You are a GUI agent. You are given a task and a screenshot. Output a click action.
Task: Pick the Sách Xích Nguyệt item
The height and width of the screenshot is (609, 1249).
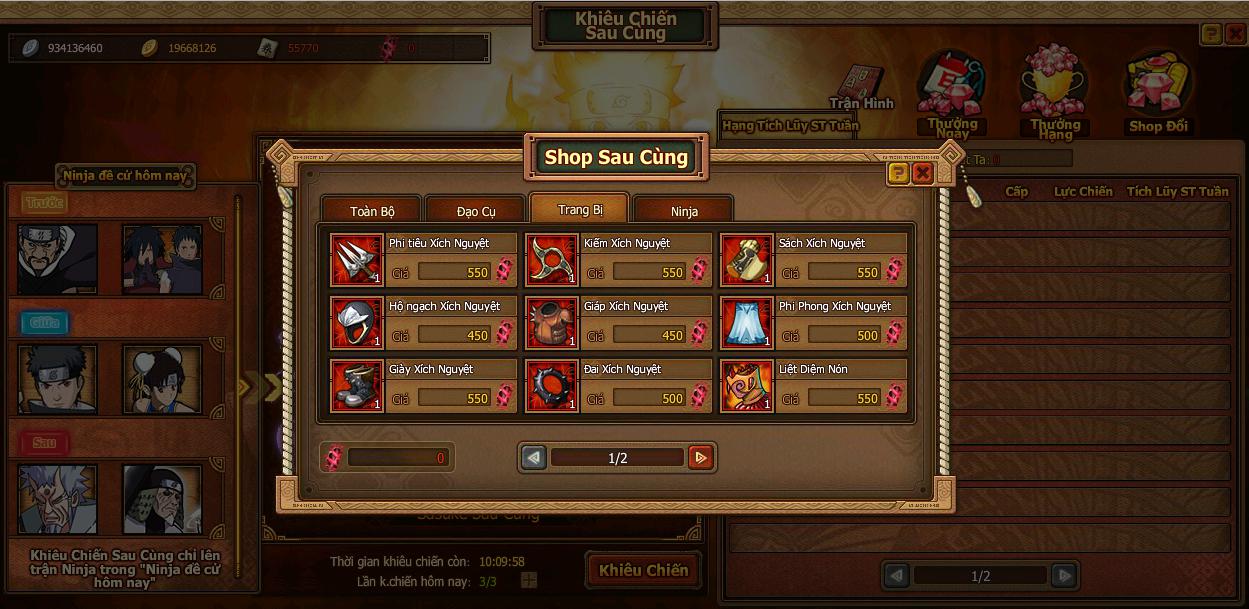click(x=746, y=260)
